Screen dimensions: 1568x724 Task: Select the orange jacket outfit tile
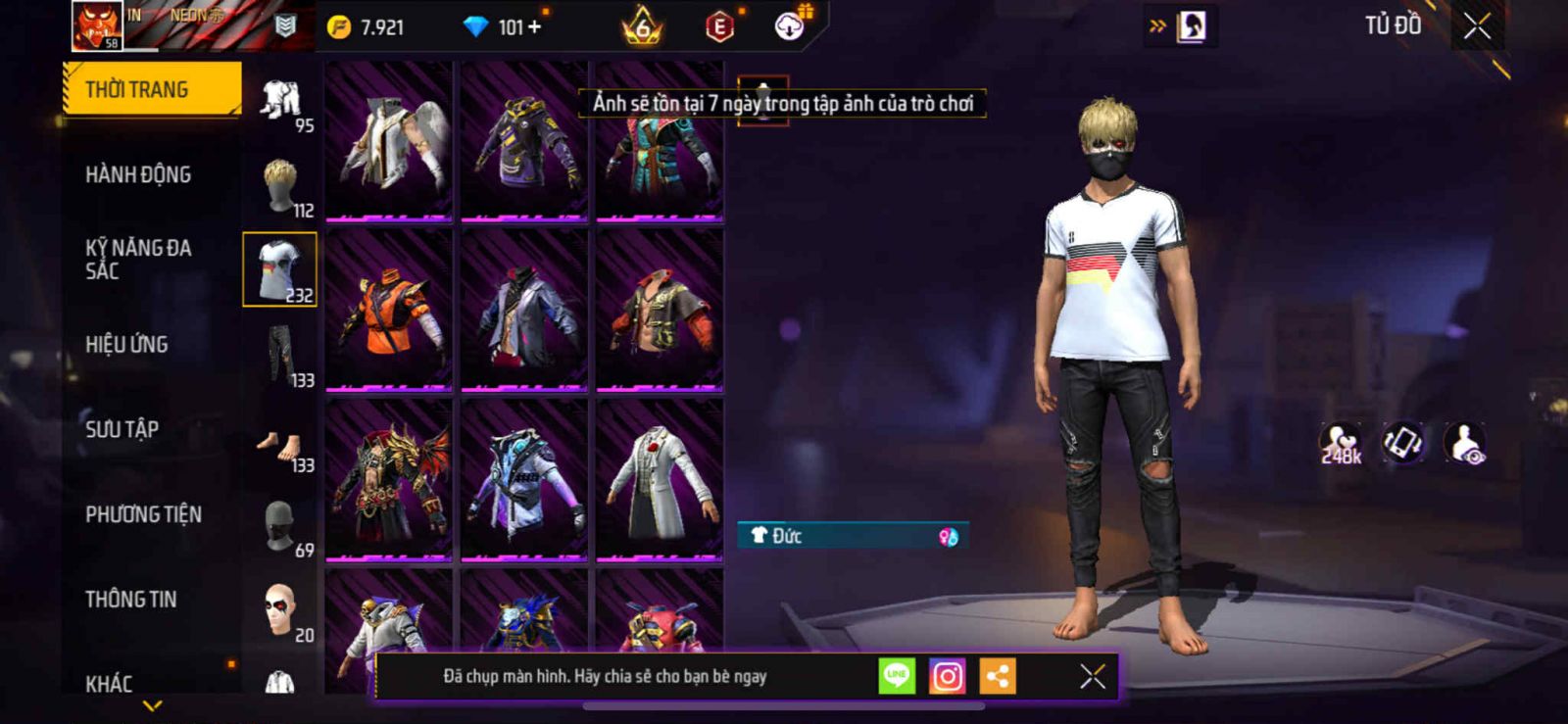pyautogui.click(x=389, y=311)
